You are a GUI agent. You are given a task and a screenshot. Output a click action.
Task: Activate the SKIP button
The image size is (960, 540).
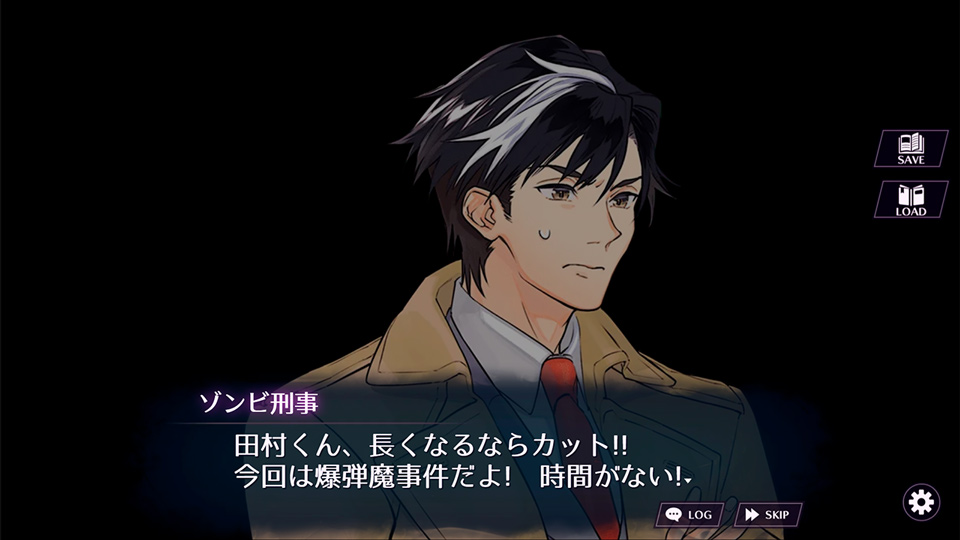(x=767, y=515)
